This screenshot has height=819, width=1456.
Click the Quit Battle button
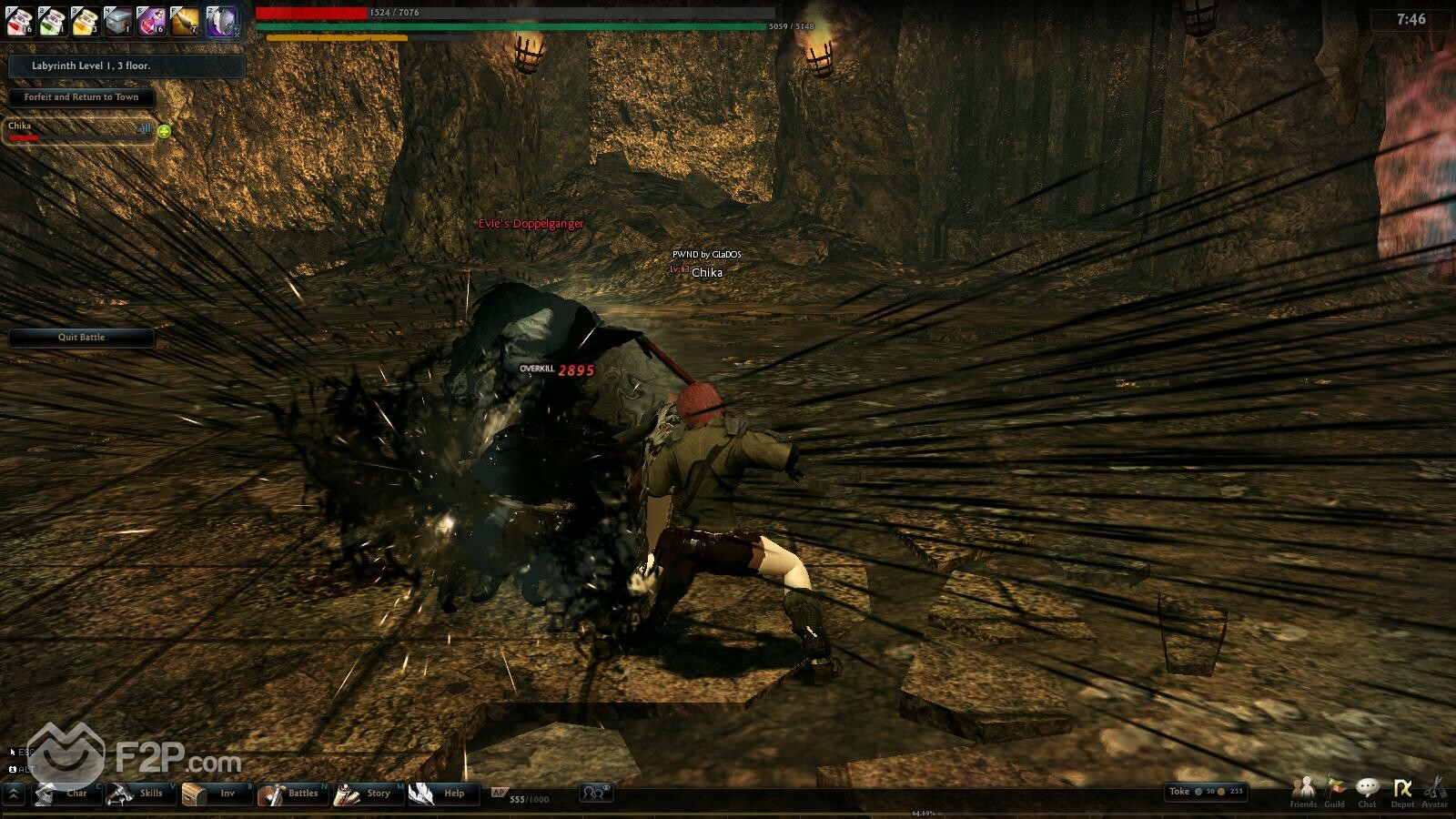(82, 338)
